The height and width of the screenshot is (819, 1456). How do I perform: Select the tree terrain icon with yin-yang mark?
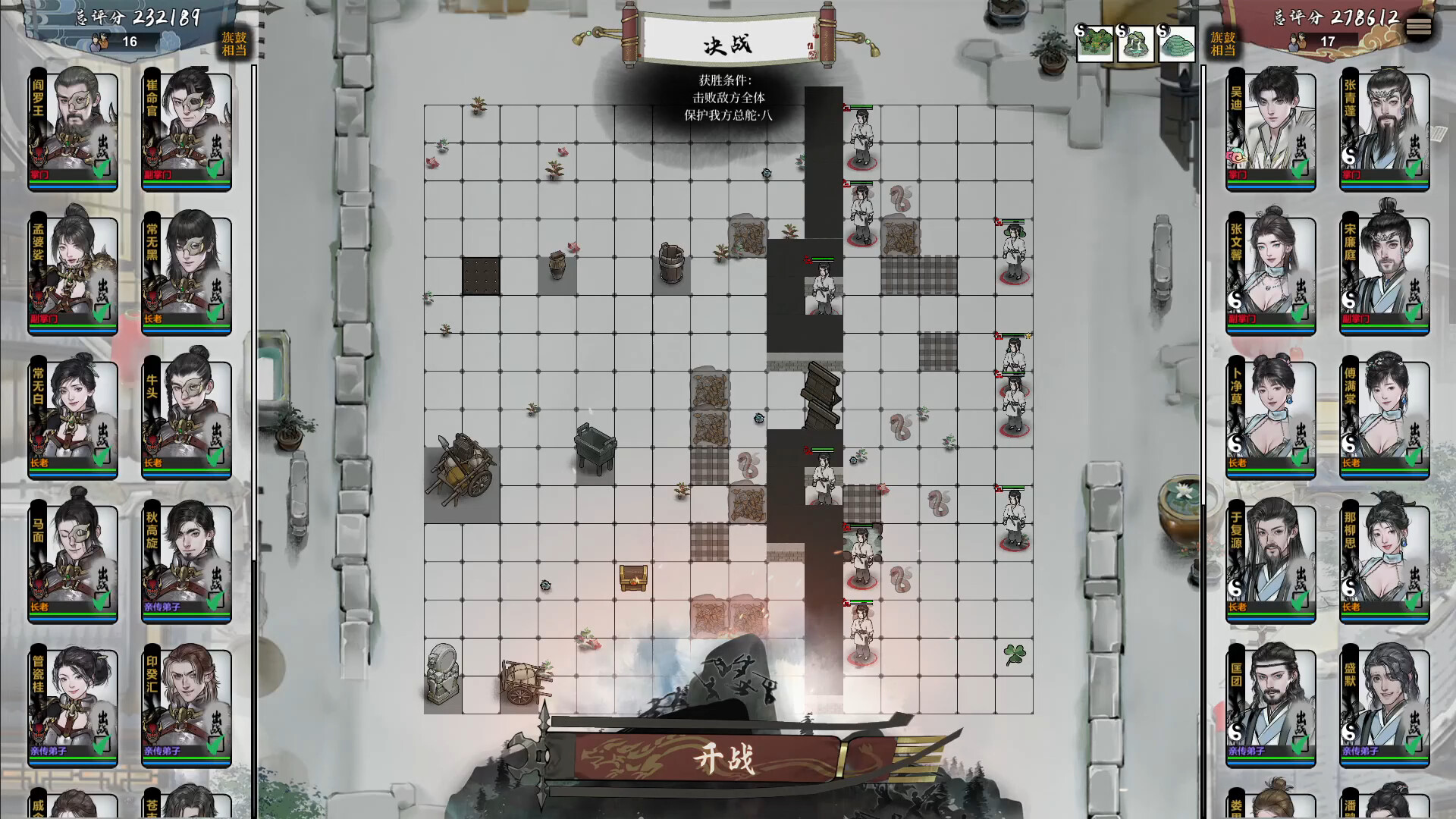pyautogui.click(x=1094, y=42)
